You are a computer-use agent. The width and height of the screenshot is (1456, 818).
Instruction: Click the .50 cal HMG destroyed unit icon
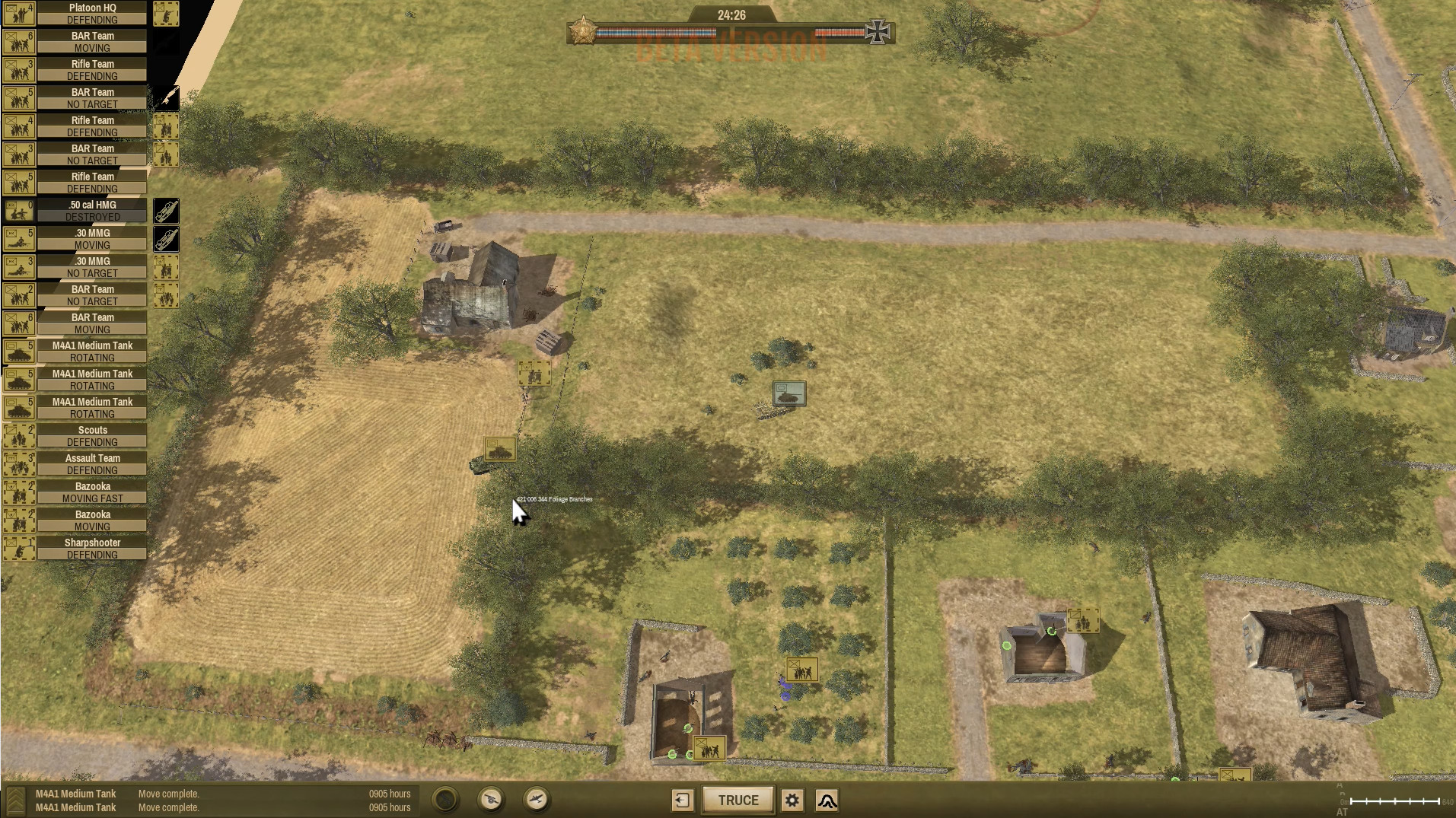pyautogui.click(x=19, y=211)
